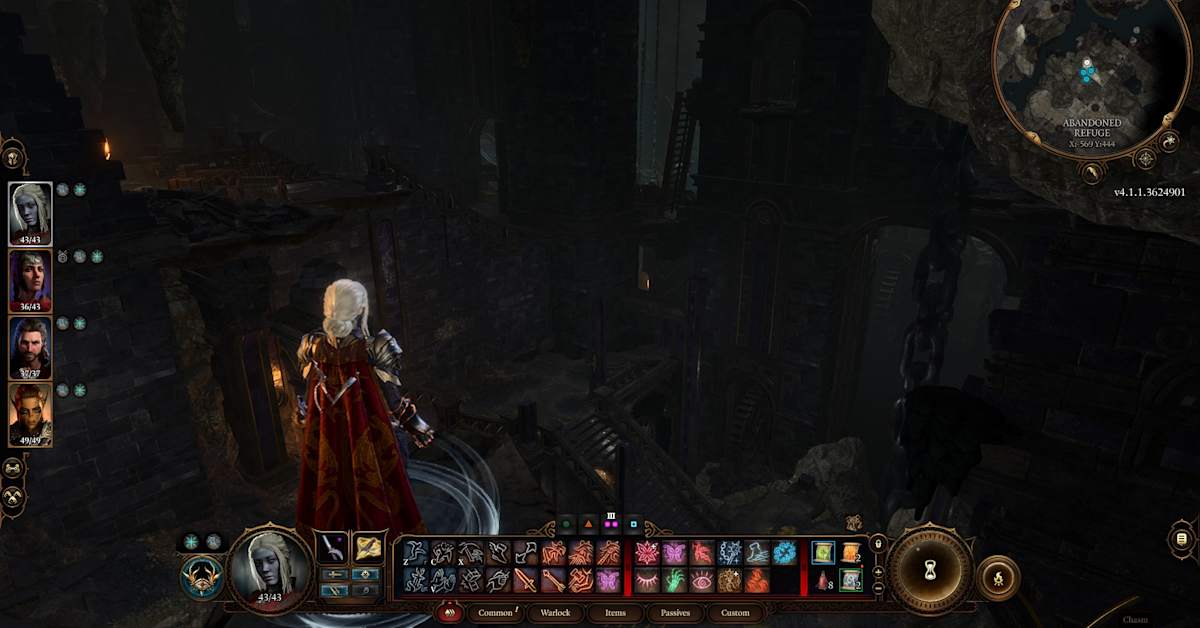The height and width of the screenshot is (628, 1200).
Task: Use the red potion with count 8
Action: (823, 580)
